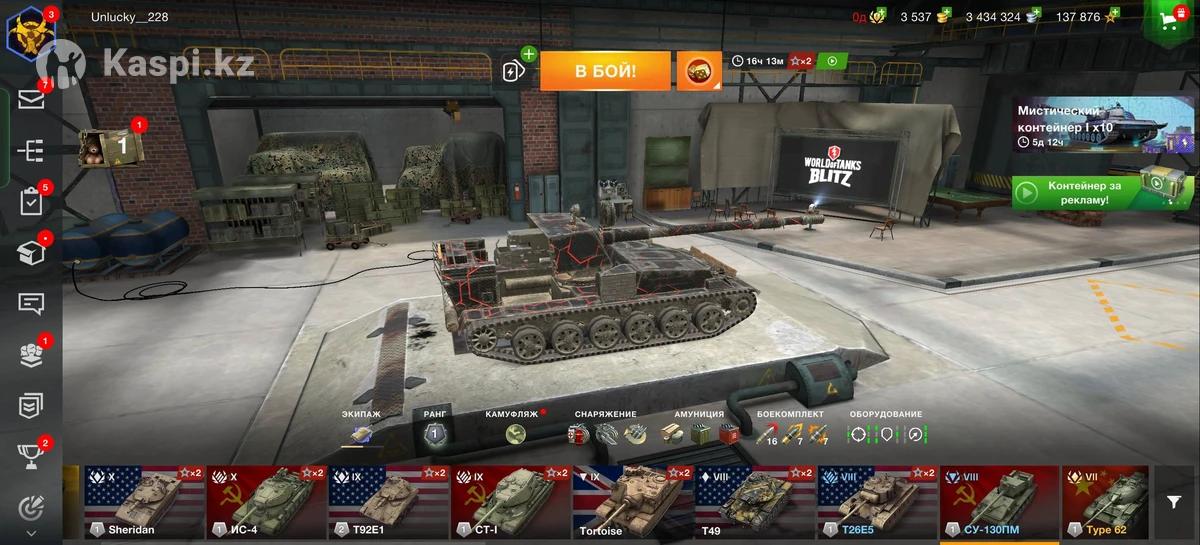This screenshot has width=1200, height=545.
Task: Open the Мистический контейнер offer banner
Action: [1099, 125]
